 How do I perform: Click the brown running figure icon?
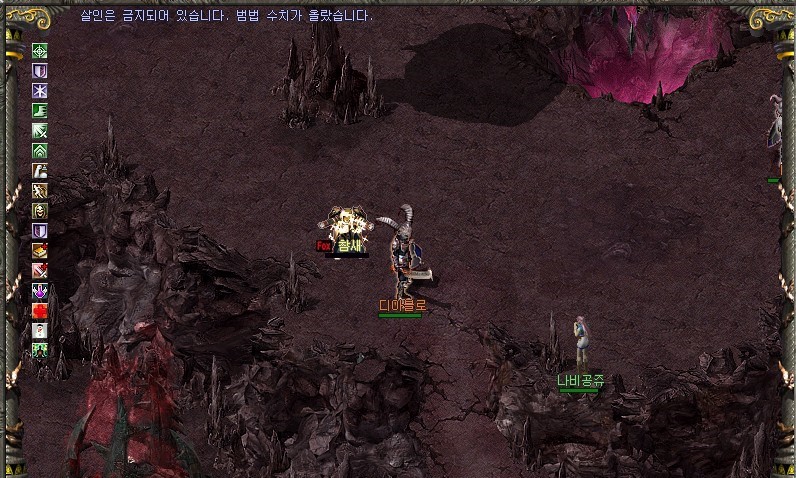tap(40, 190)
